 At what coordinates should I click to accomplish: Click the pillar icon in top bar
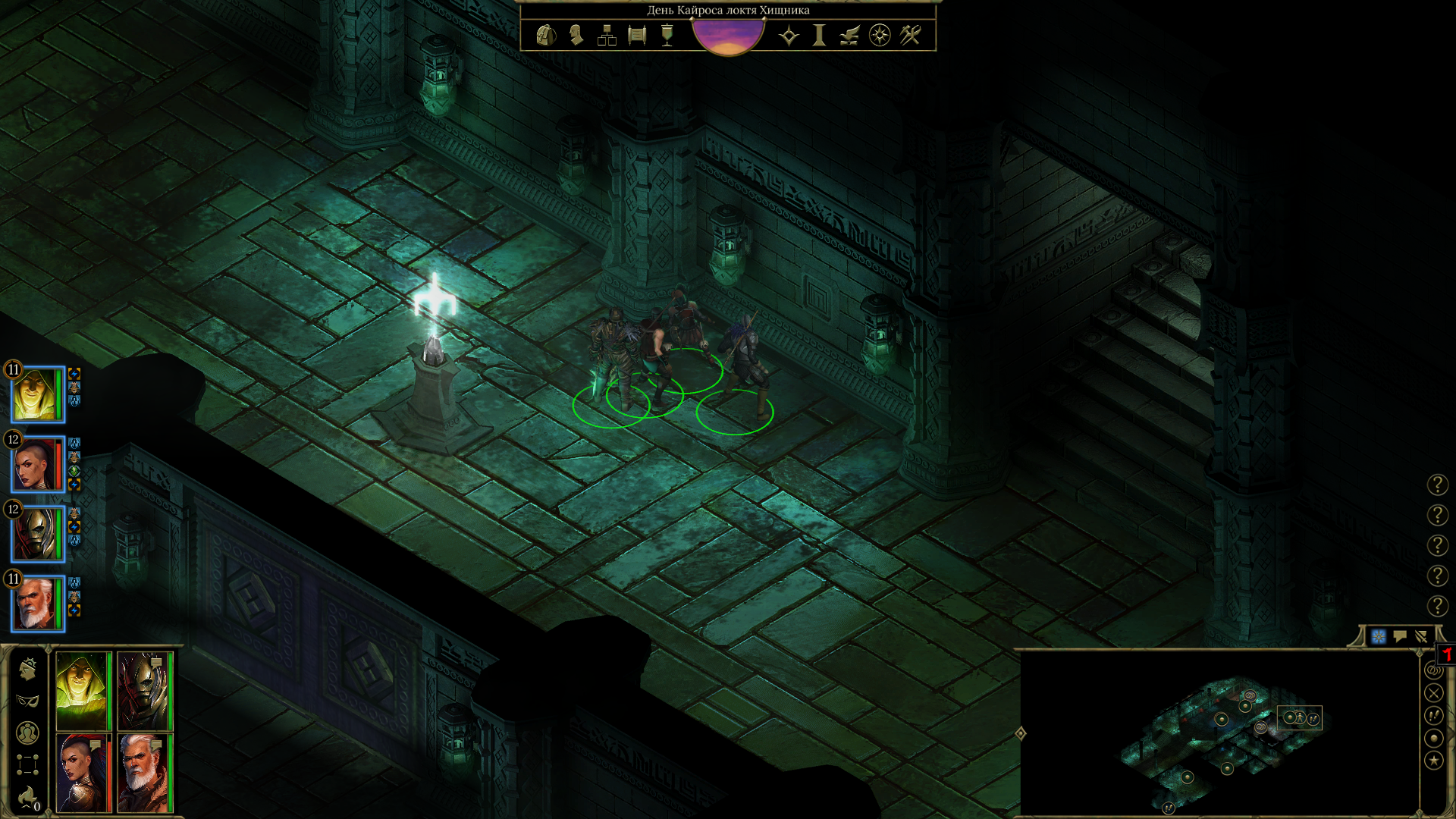coord(819,36)
